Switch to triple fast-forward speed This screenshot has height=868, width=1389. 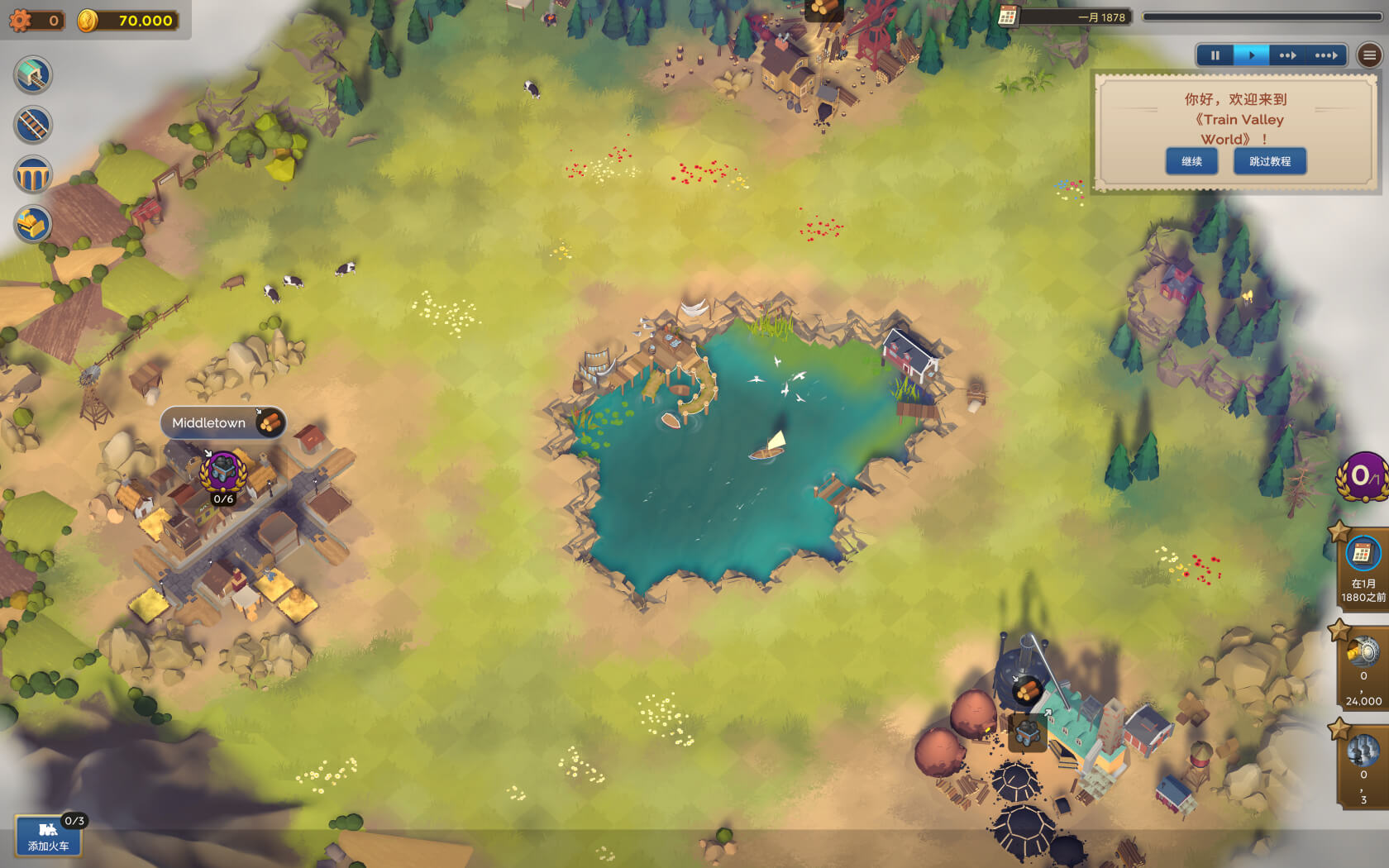(x=1326, y=55)
